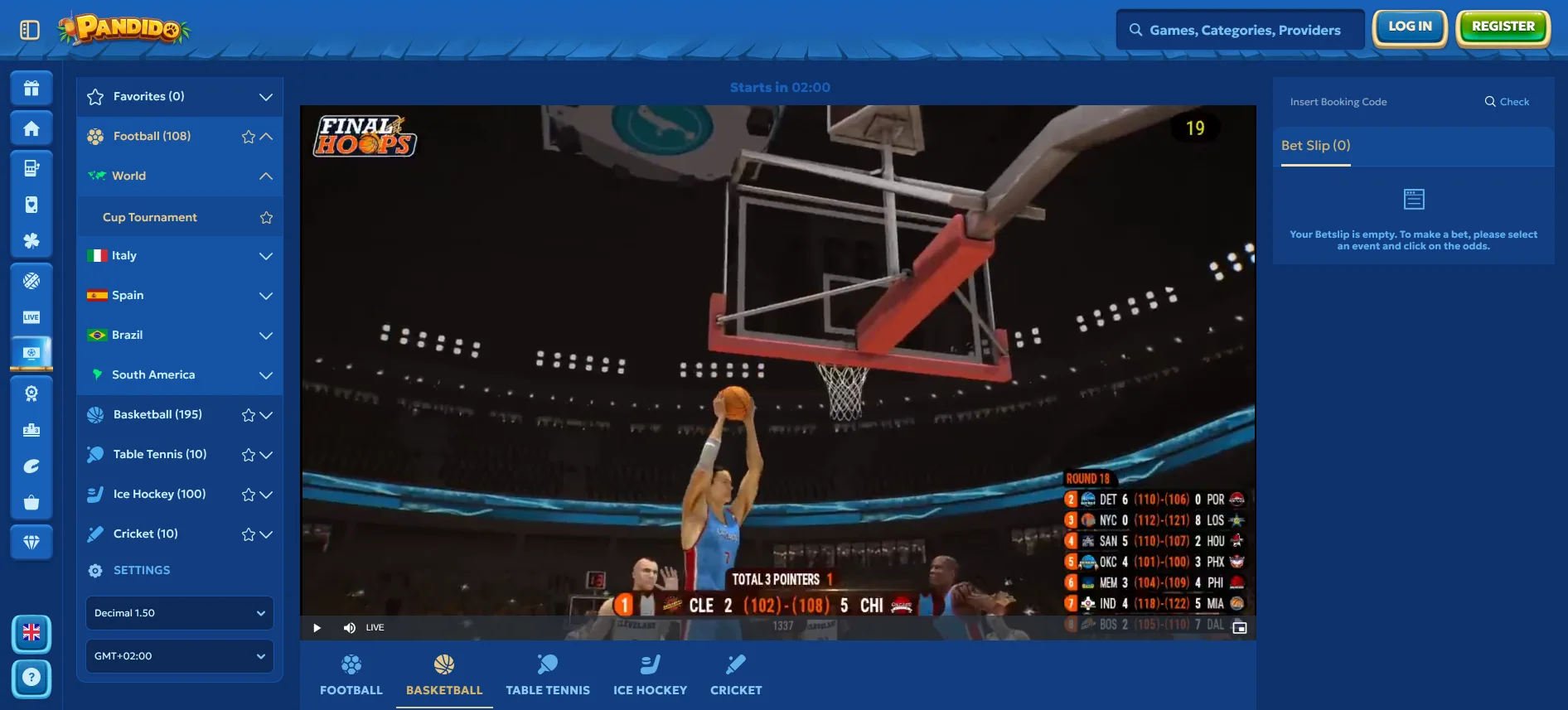Open the Decimal 1.50 odds dropdown

coord(179,613)
